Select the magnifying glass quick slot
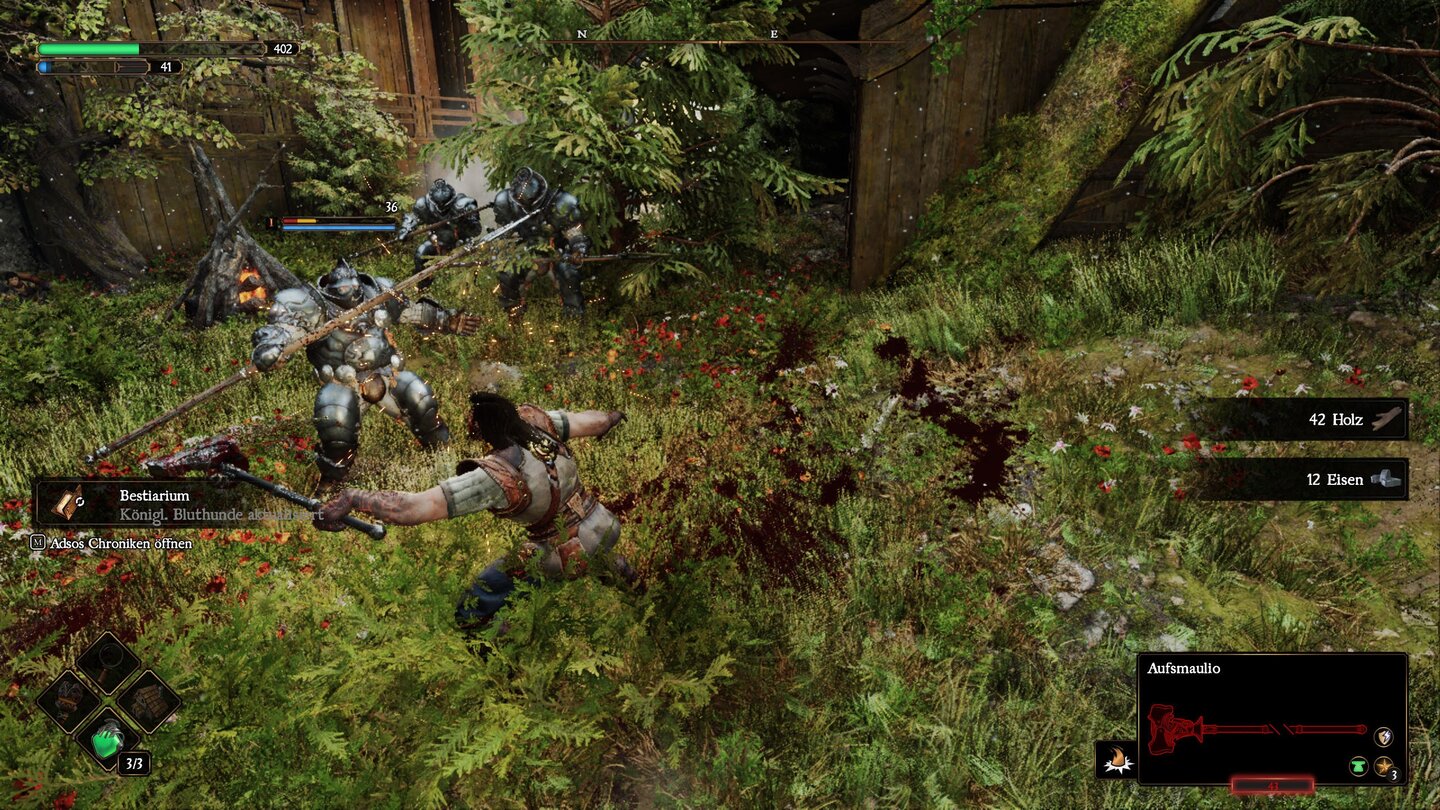The image size is (1440, 810). [x=108, y=661]
